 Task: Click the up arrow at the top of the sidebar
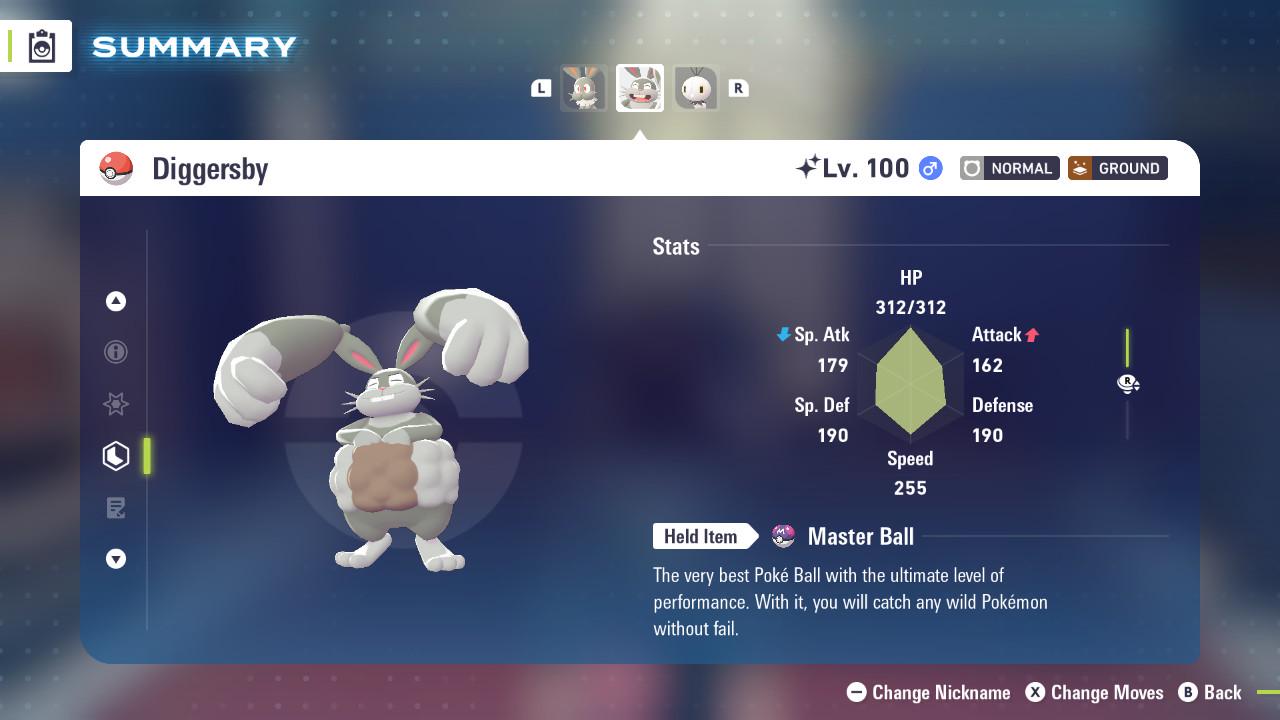coord(116,301)
